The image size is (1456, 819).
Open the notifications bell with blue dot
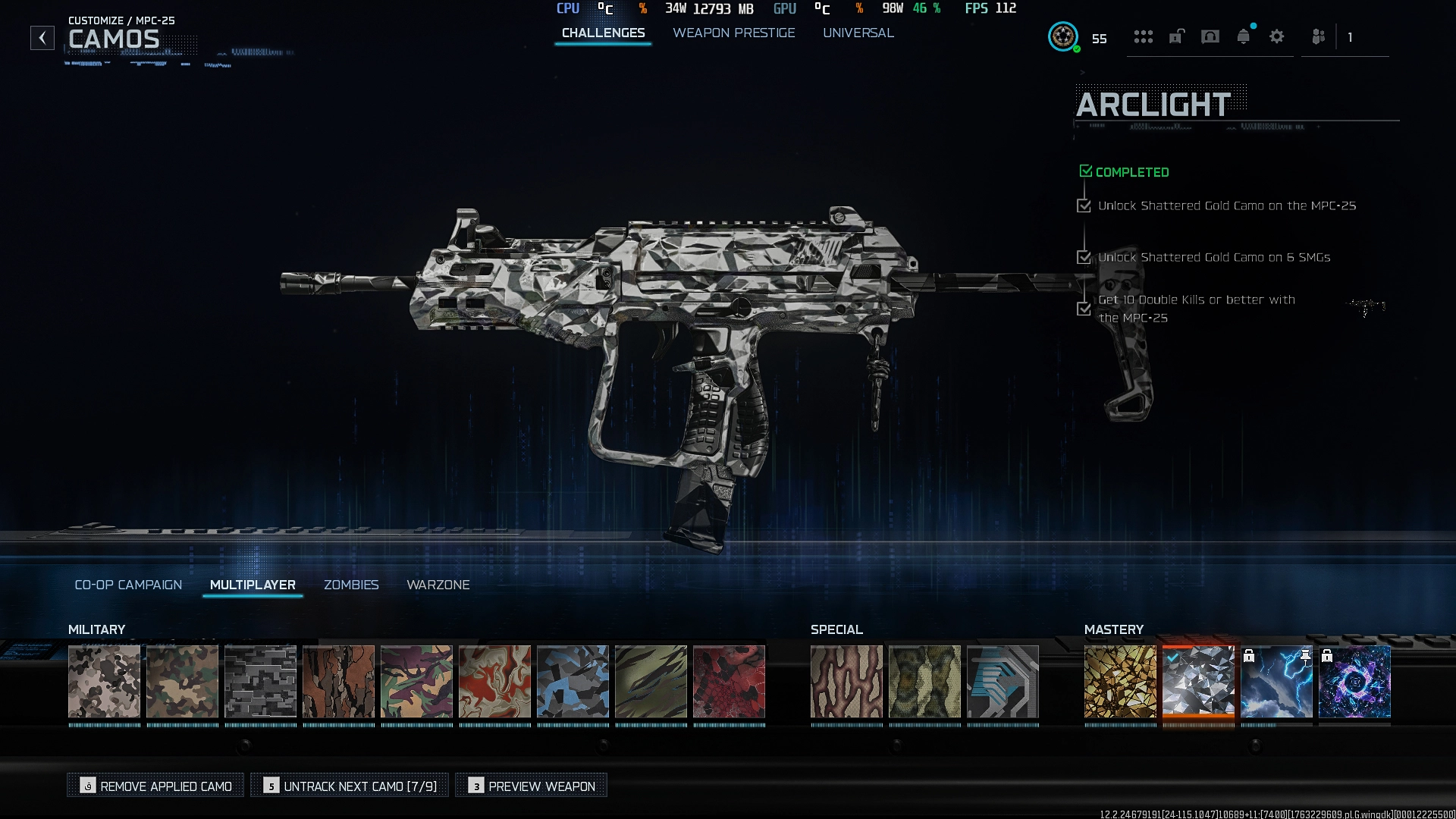point(1244,36)
